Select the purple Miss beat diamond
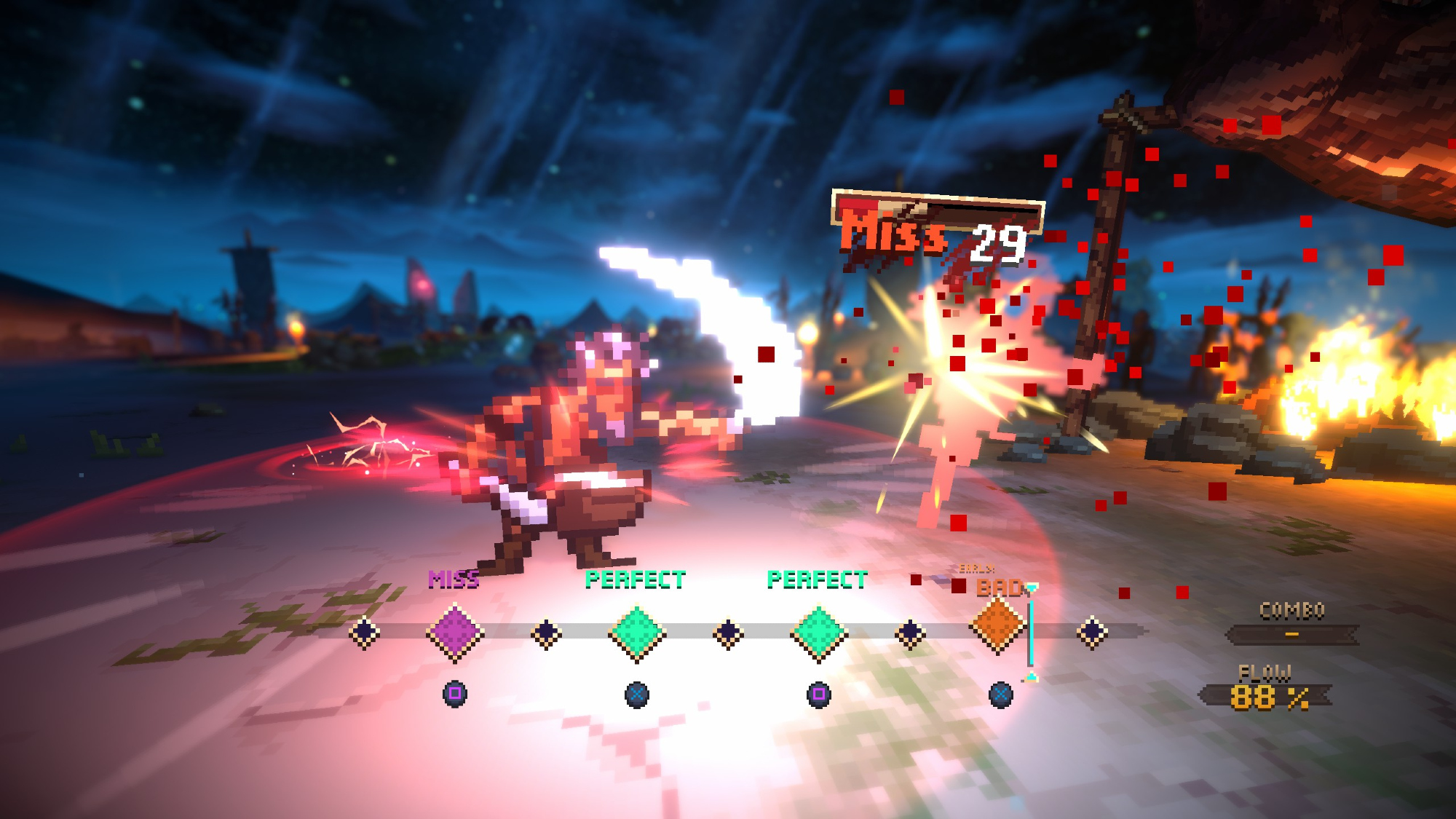The height and width of the screenshot is (819, 1456). [455, 632]
